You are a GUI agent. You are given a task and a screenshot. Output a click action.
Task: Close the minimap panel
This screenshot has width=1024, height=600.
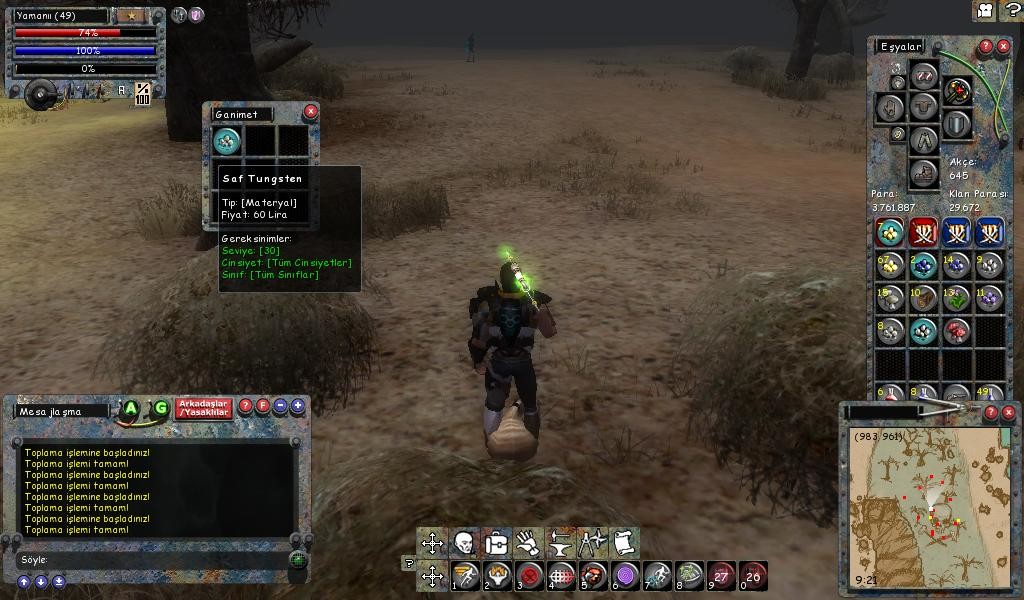(x=1007, y=411)
